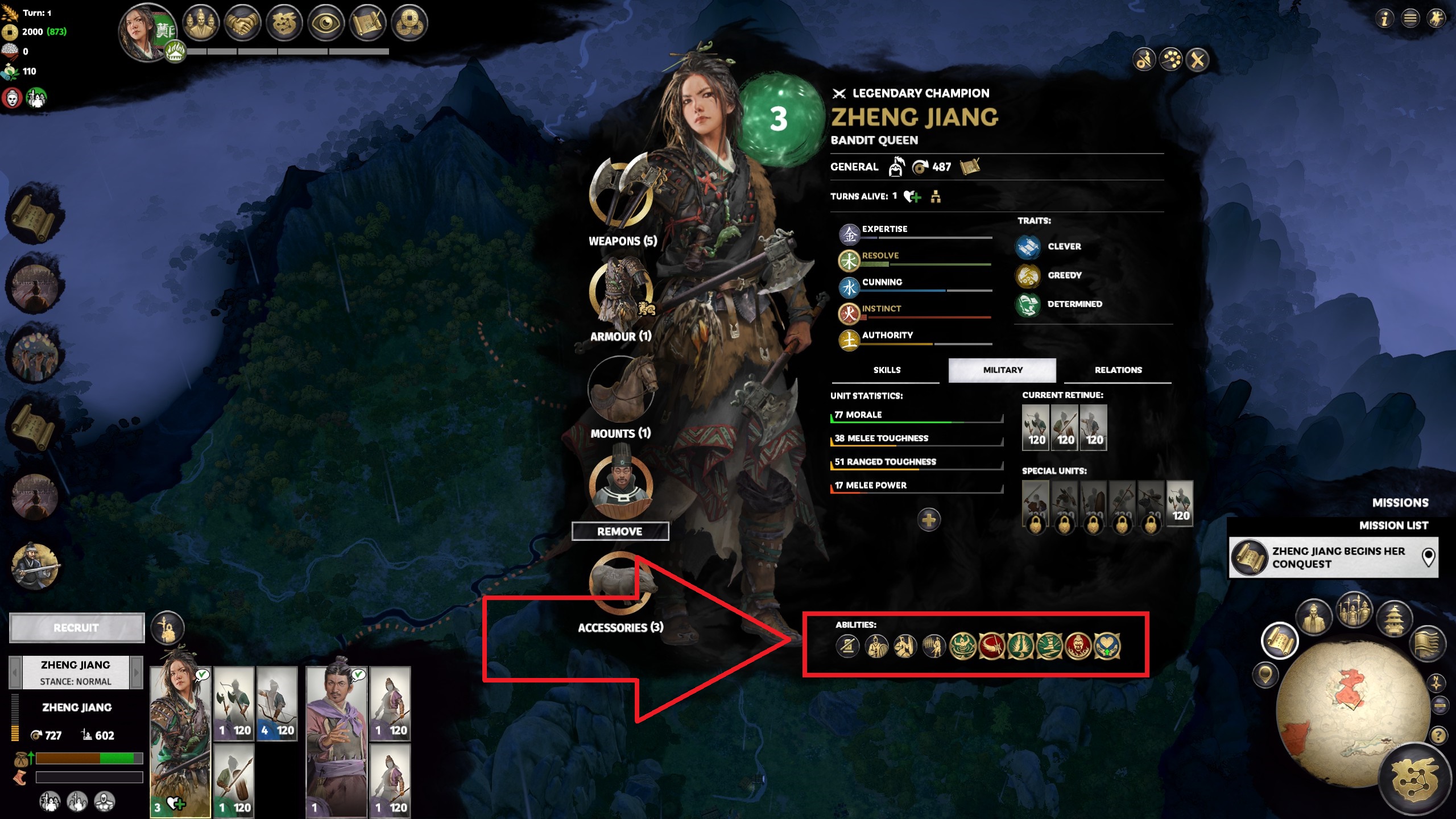Click the Recruit button

[77, 628]
